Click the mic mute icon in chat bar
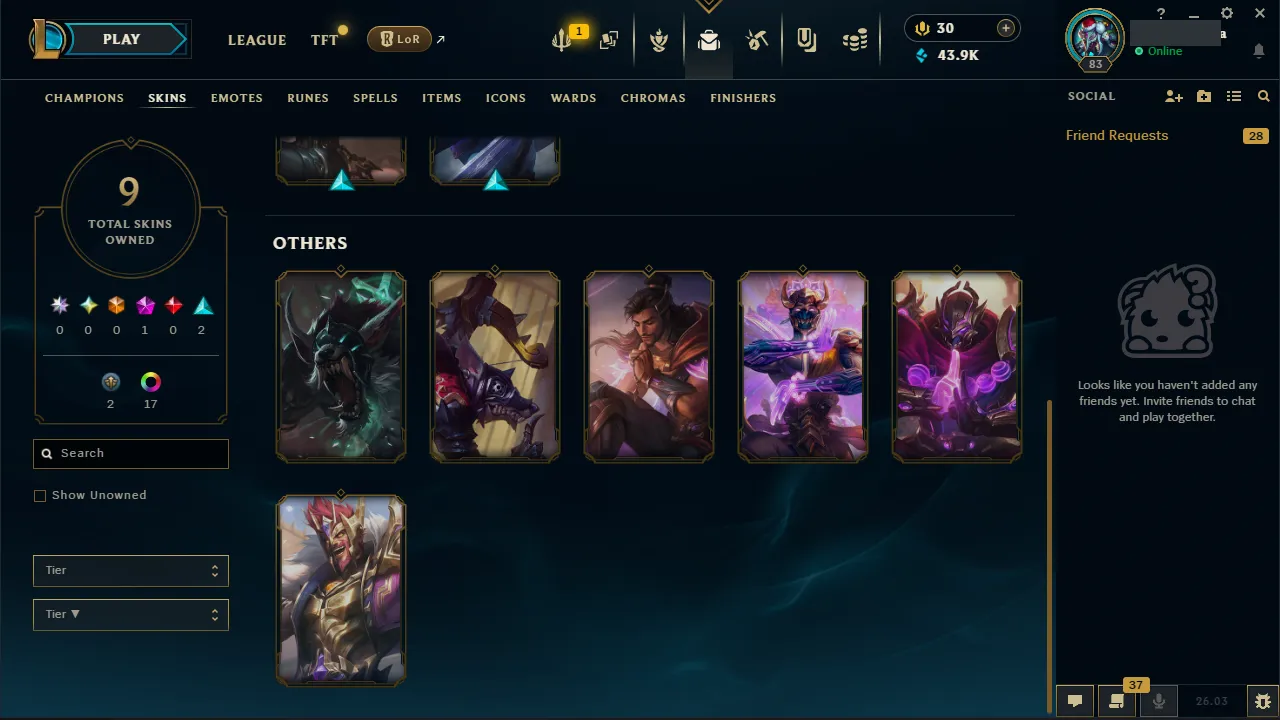Image resolution: width=1280 pixels, height=720 pixels. coord(1158,701)
